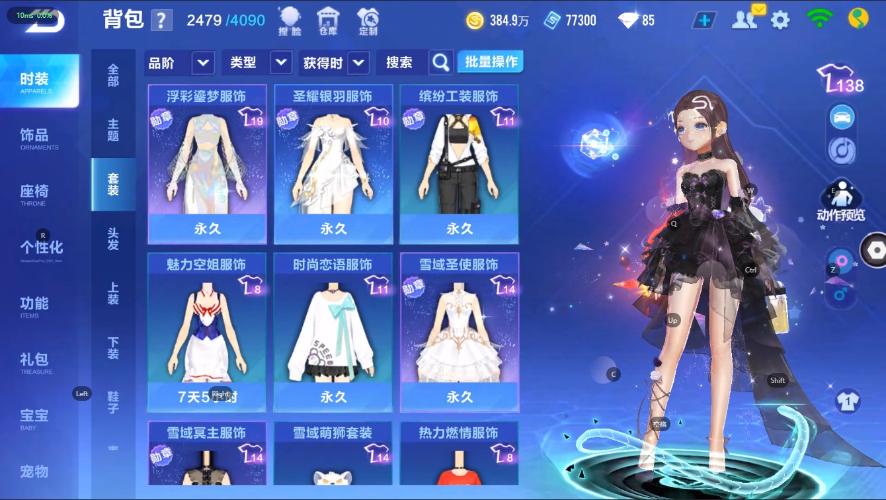The image size is (886, 500).
Task: Switch to the 头发 hair sub-tab
Action: click(113, 238)
